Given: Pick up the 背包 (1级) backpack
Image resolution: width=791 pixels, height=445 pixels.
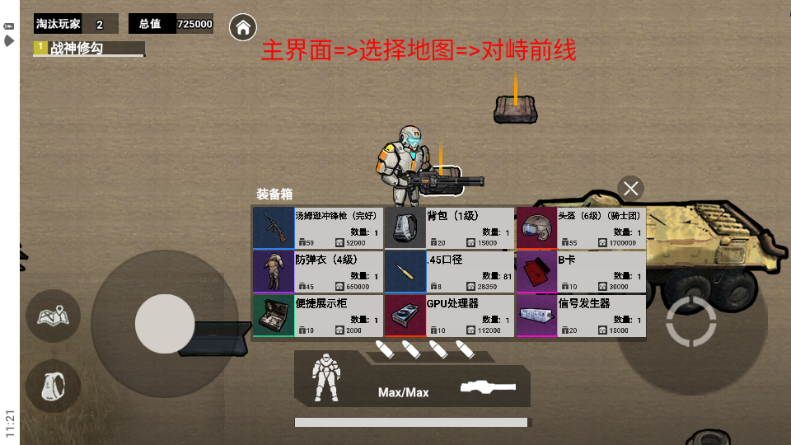Looking at the screenshot, I should coord(449,228).
